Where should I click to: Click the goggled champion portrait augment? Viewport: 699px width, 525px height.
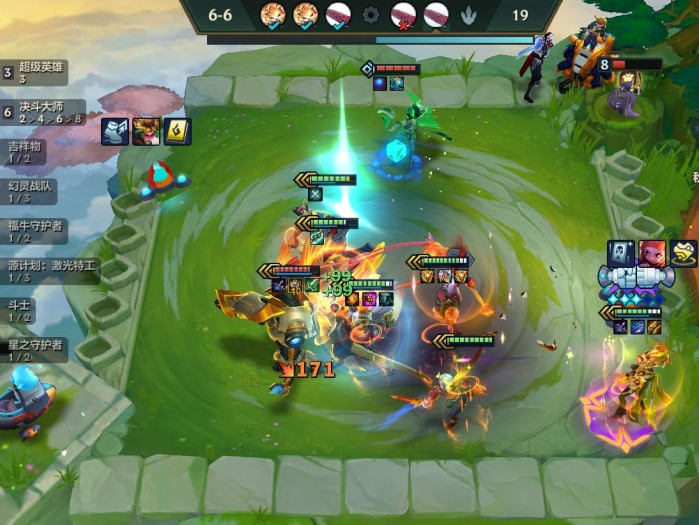point(145,131)
